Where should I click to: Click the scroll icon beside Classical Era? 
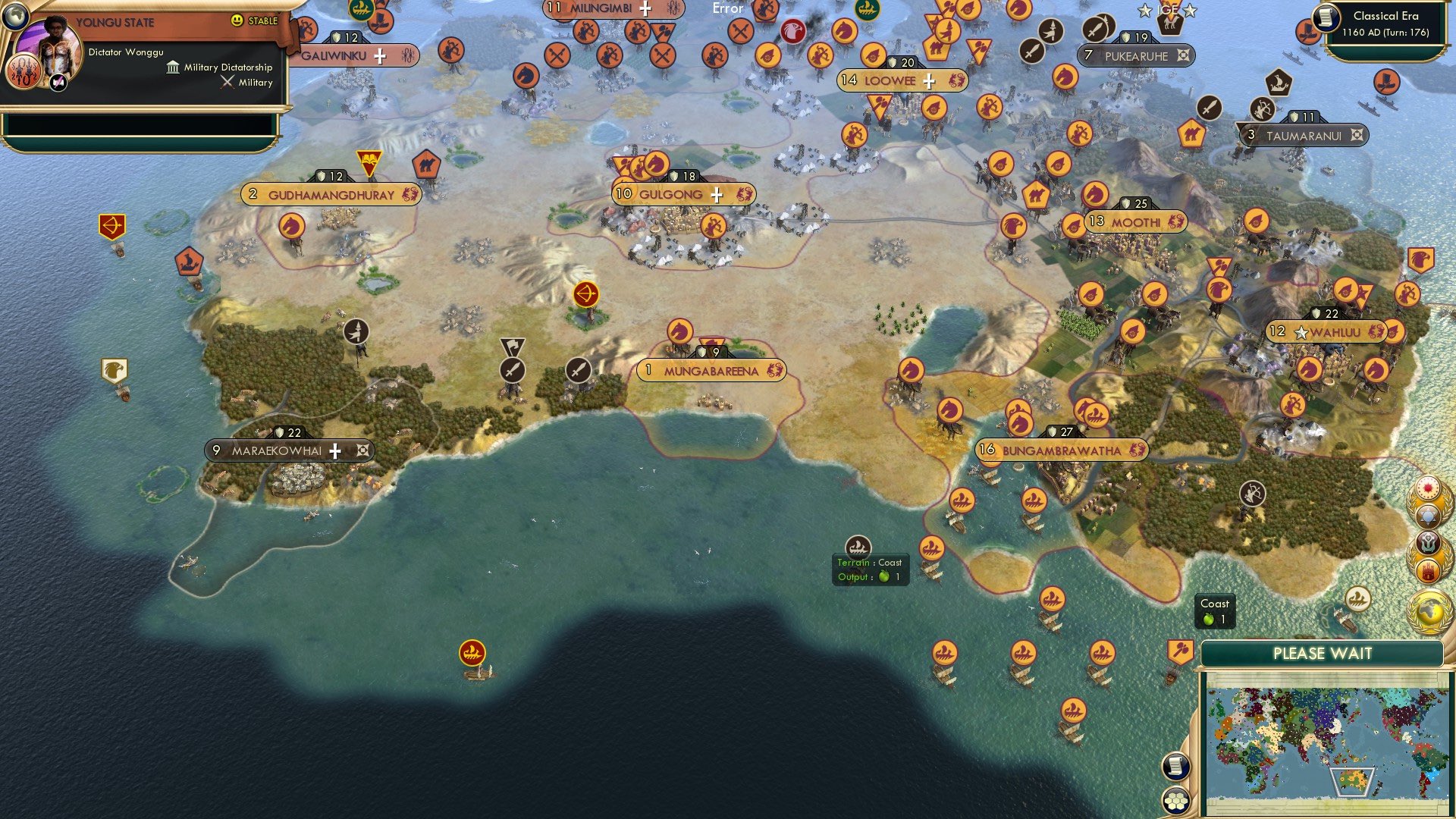(x=1327, y=17)
